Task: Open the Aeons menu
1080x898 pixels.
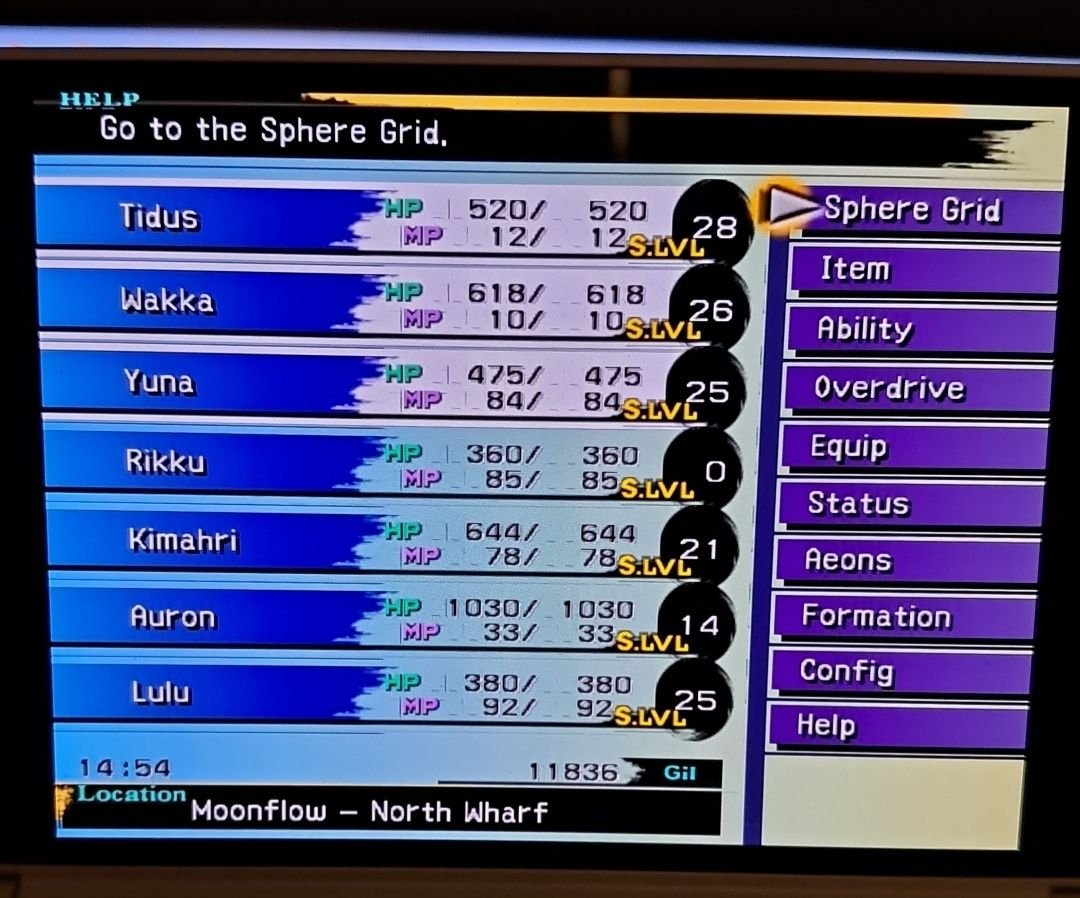Action: [905, 560]
